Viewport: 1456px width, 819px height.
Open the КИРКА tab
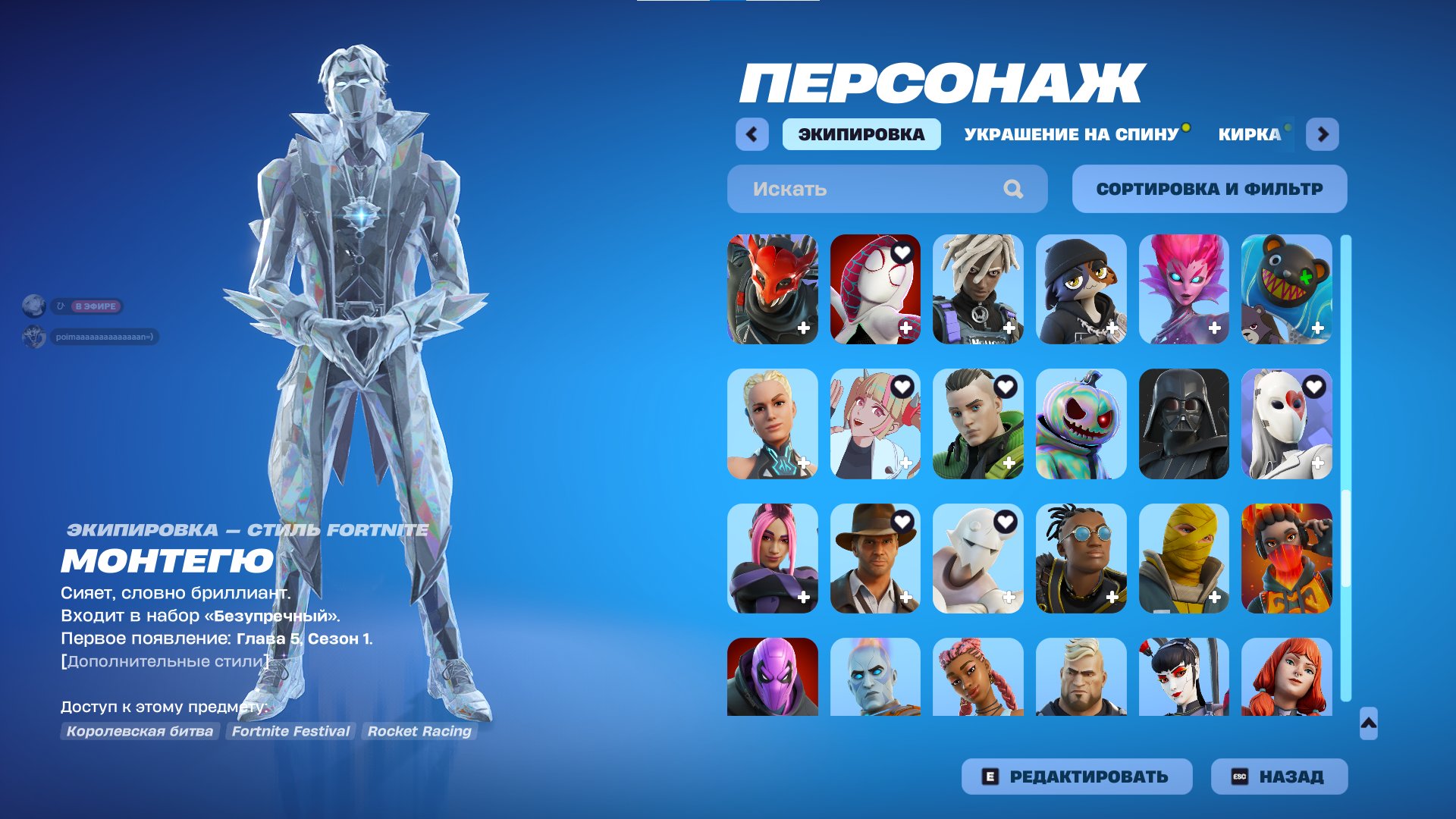point(1248,134)
